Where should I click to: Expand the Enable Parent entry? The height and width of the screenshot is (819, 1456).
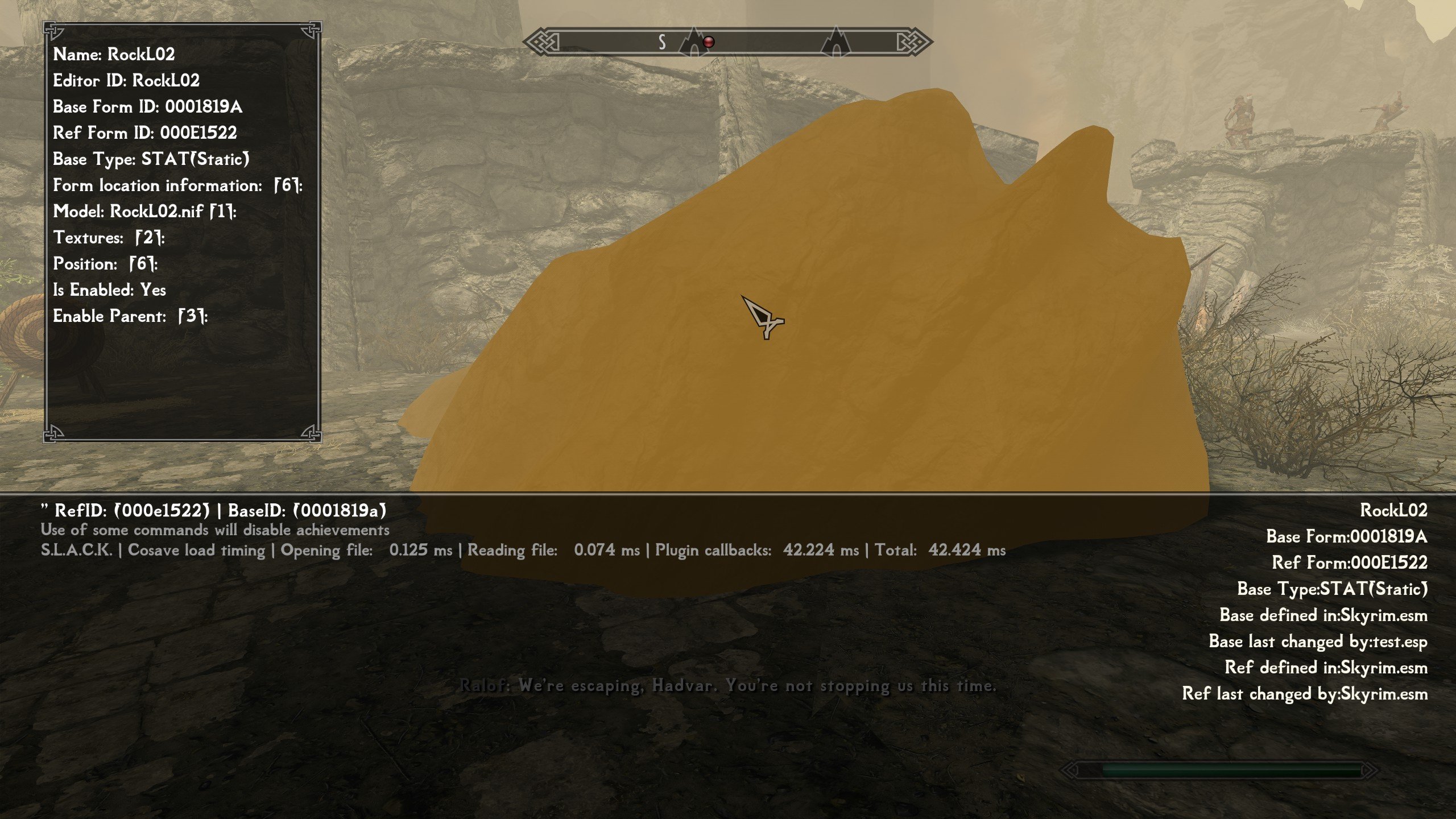tap(130, 316)
